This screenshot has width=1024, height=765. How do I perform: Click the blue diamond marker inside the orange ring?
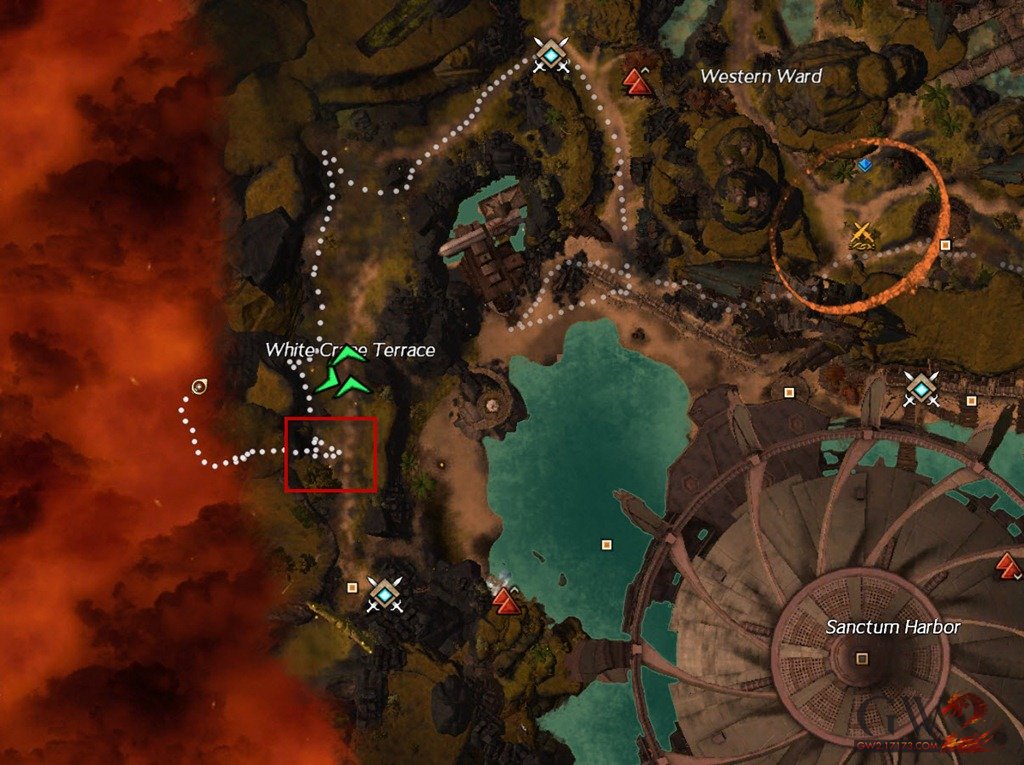[x=864, y=164]
